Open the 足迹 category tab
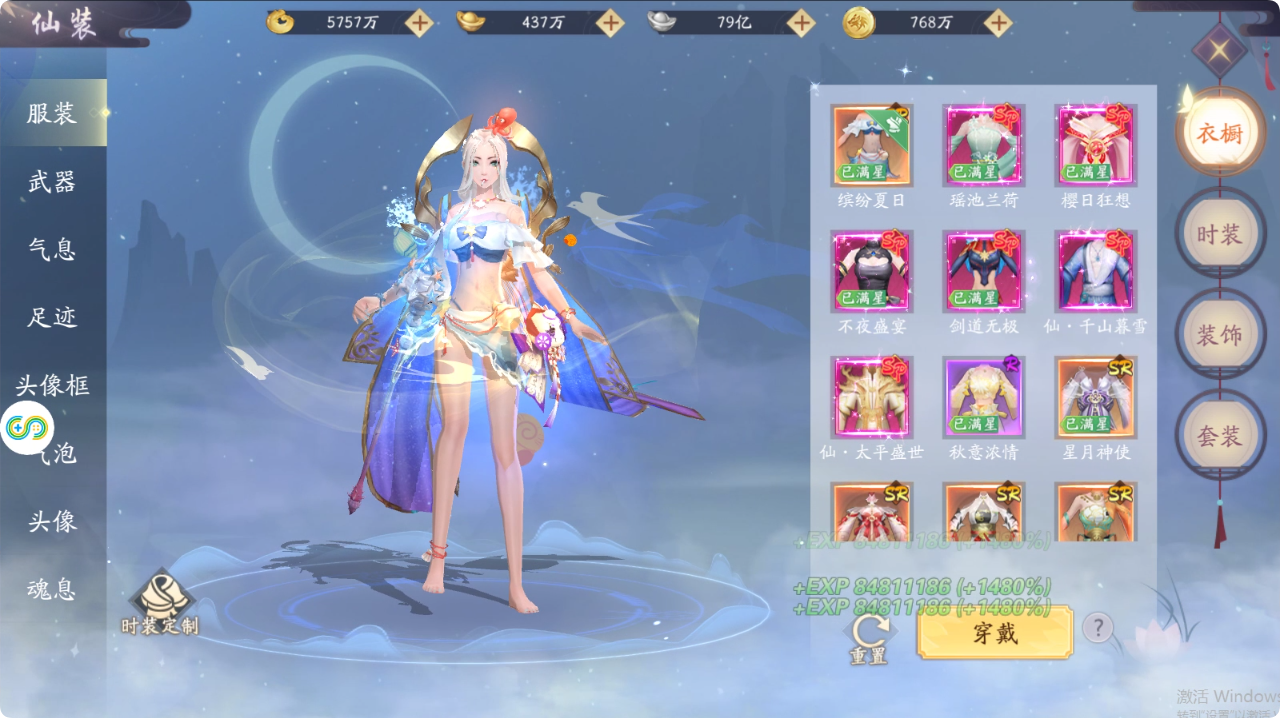 click(x=52, y=317)
